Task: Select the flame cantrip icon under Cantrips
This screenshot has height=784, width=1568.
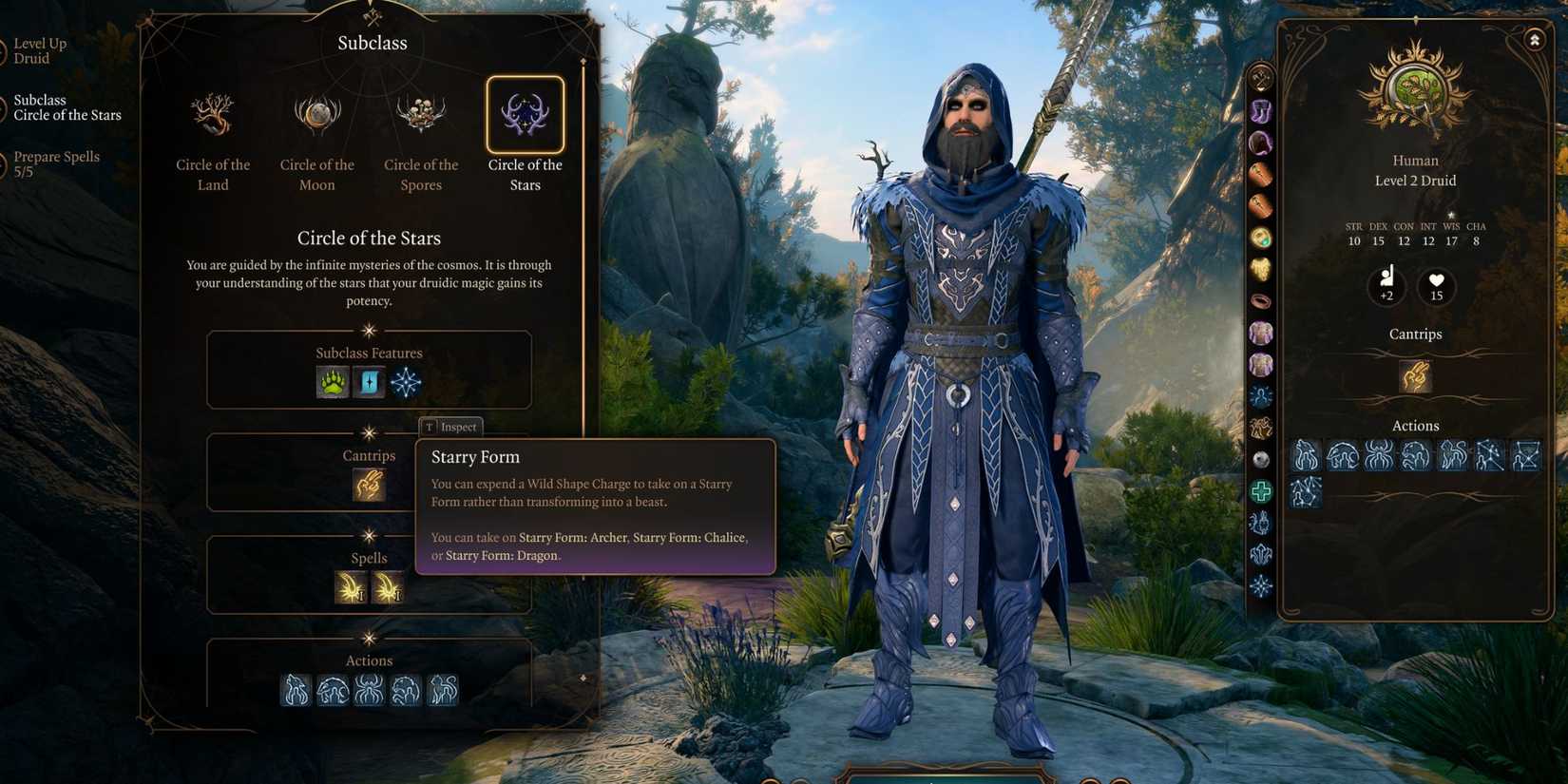Action: pyautogui.click(x=369, y=485)
